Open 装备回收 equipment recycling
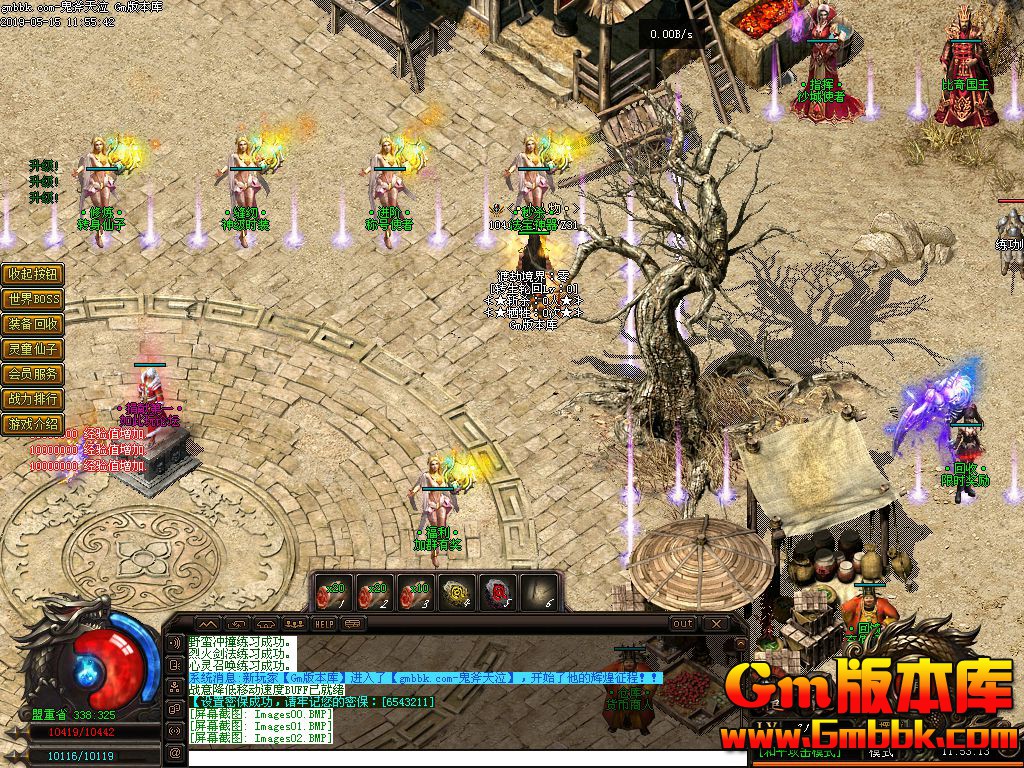Viewport: 1024px width, 768px height. point(34,324)
